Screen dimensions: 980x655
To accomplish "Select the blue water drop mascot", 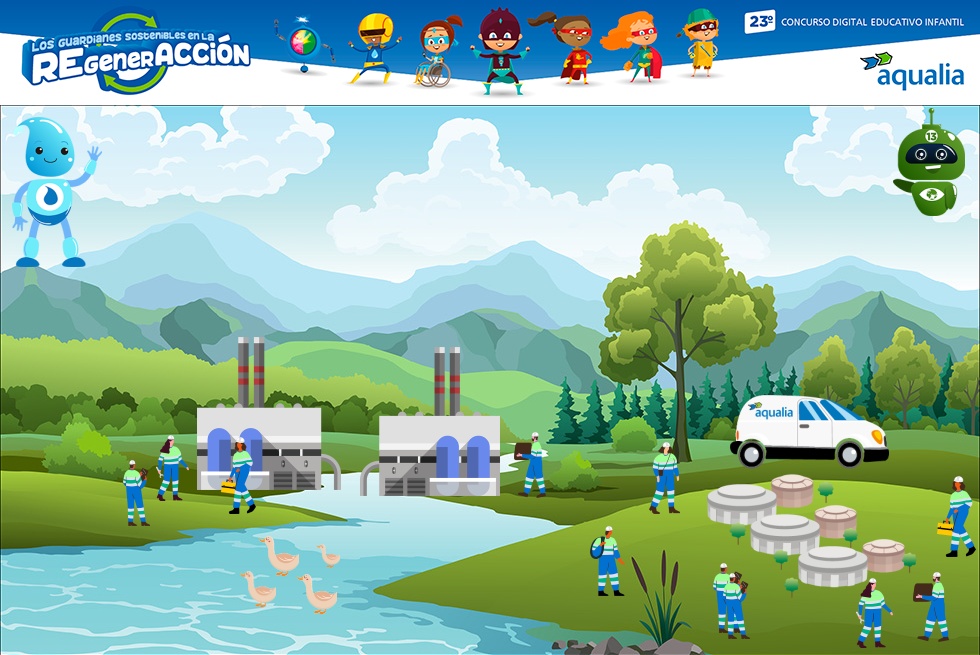I will (x=52, y=190).
